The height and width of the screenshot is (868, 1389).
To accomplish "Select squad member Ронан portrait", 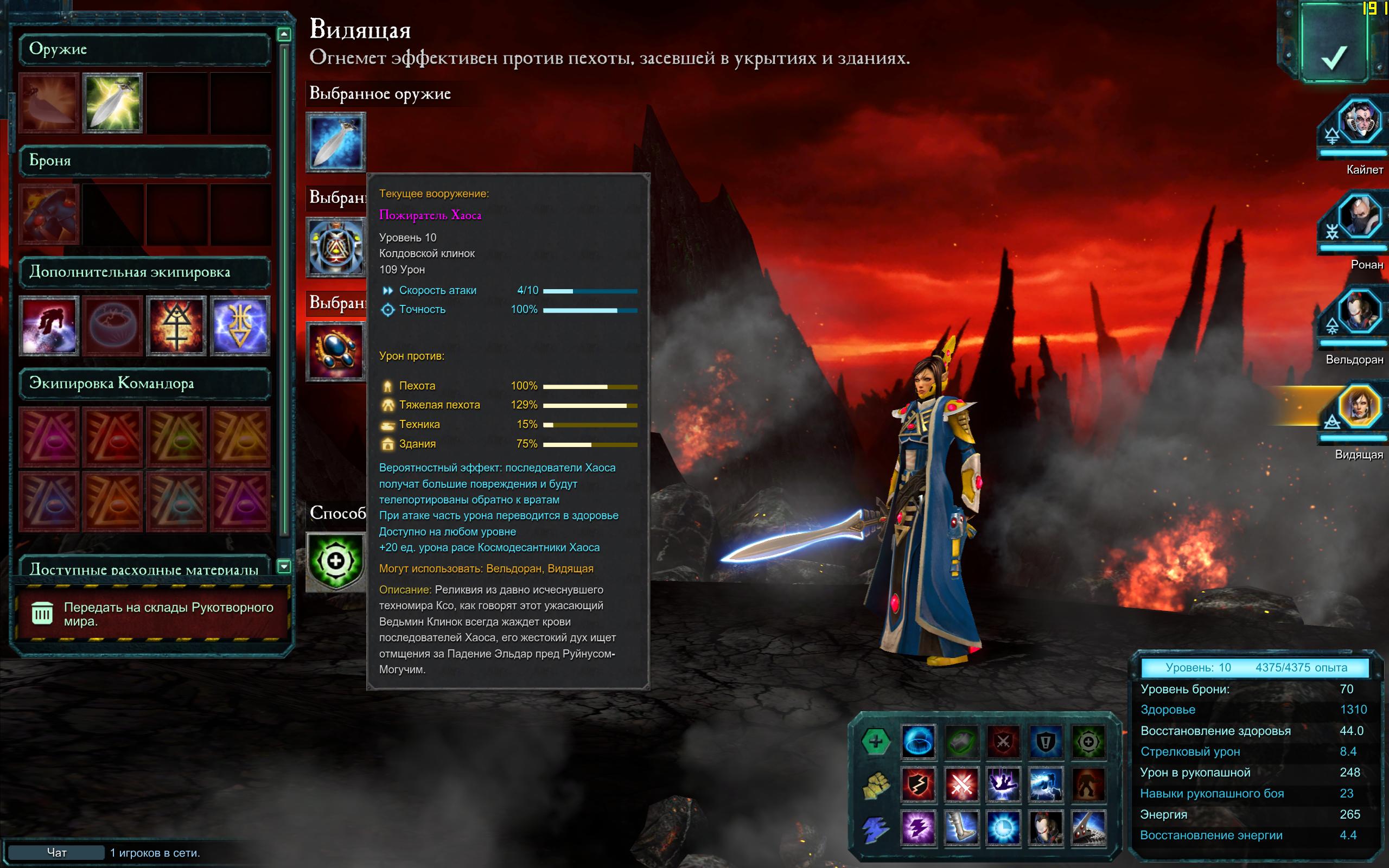I will (1359, 217).
